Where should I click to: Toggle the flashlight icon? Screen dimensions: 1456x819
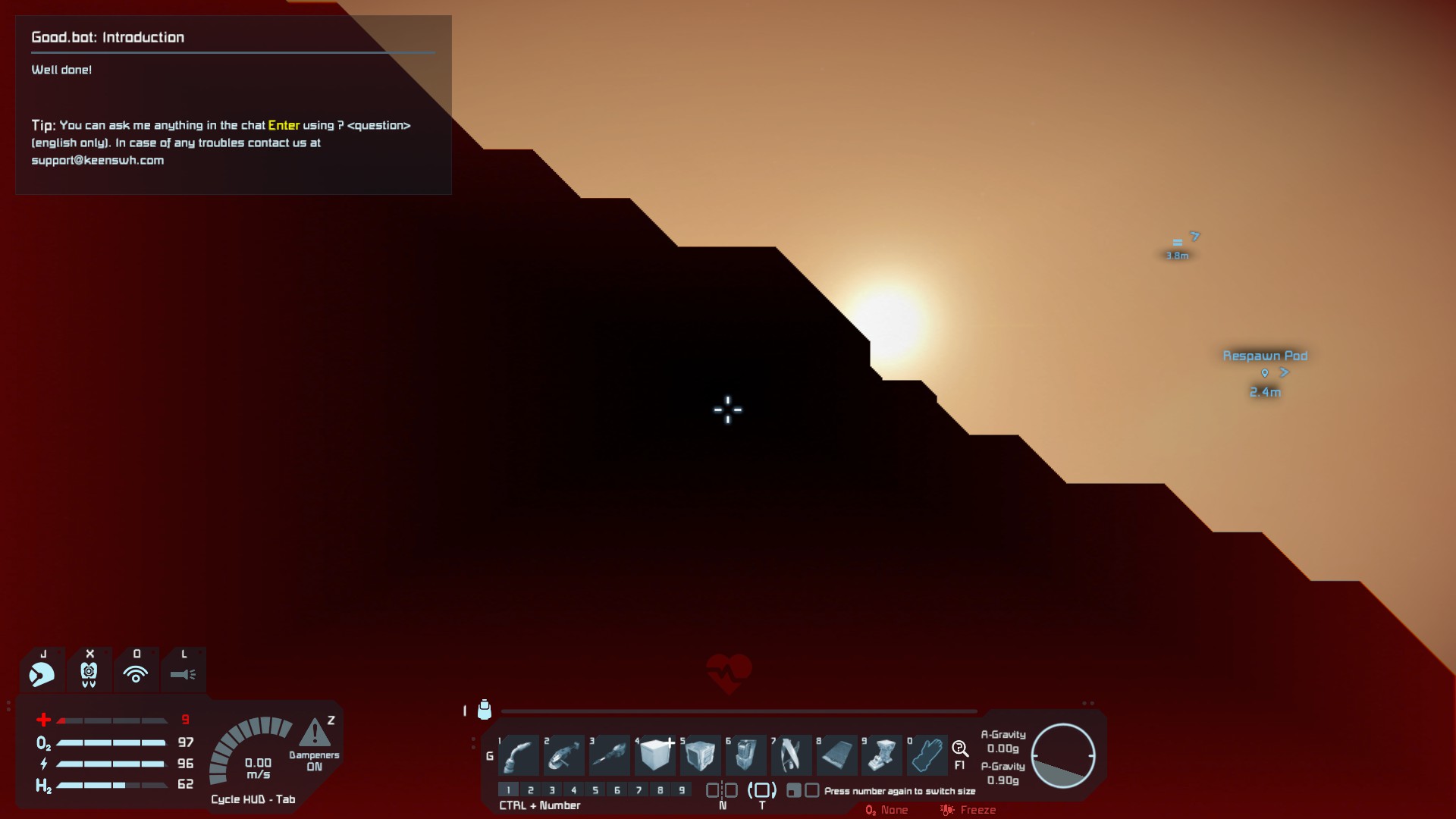click(183, 673)
